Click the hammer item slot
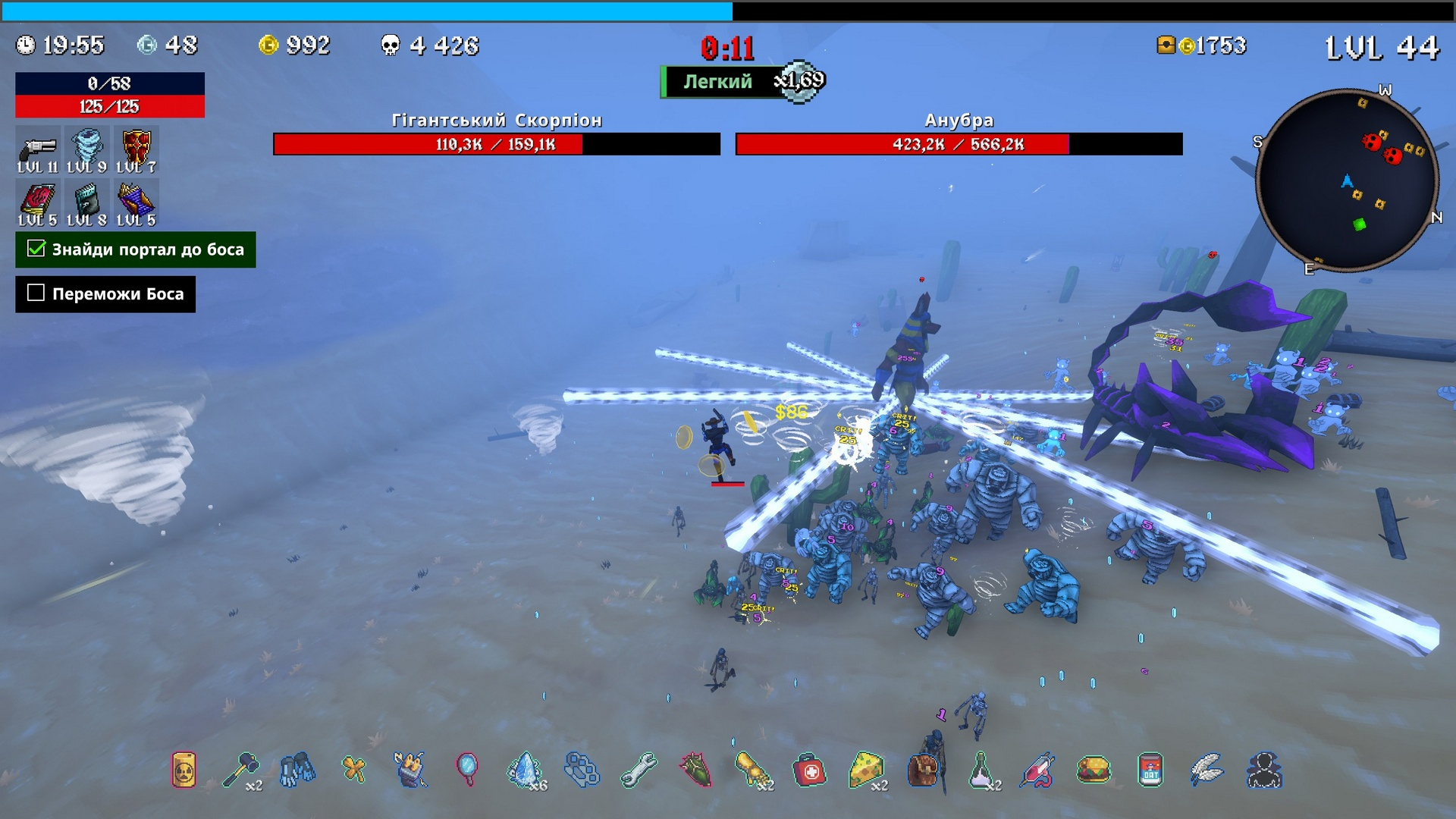 pyautogui.click(x=241, y=770)
